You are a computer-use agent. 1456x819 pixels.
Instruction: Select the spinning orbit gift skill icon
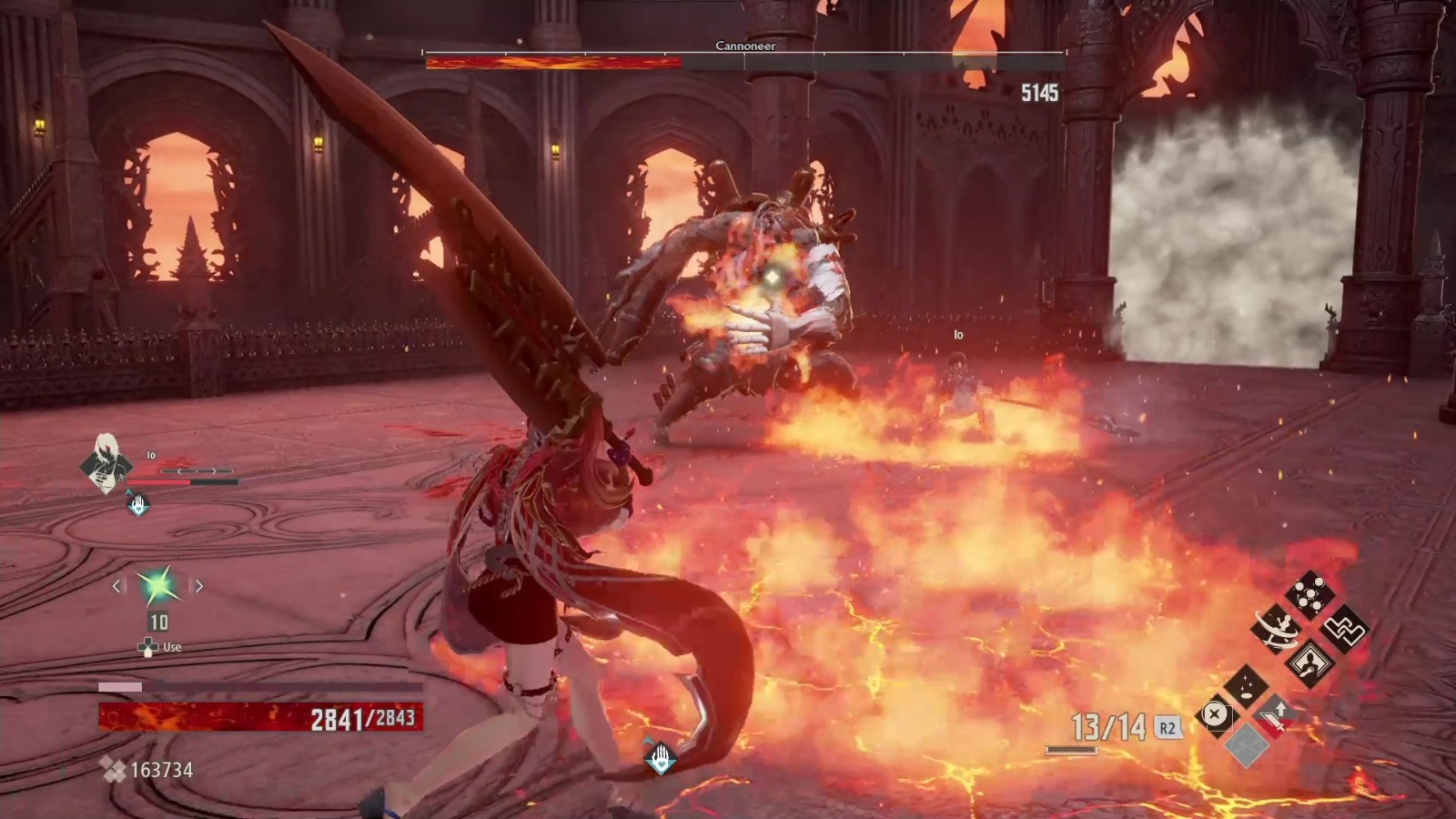[1276, 629]
